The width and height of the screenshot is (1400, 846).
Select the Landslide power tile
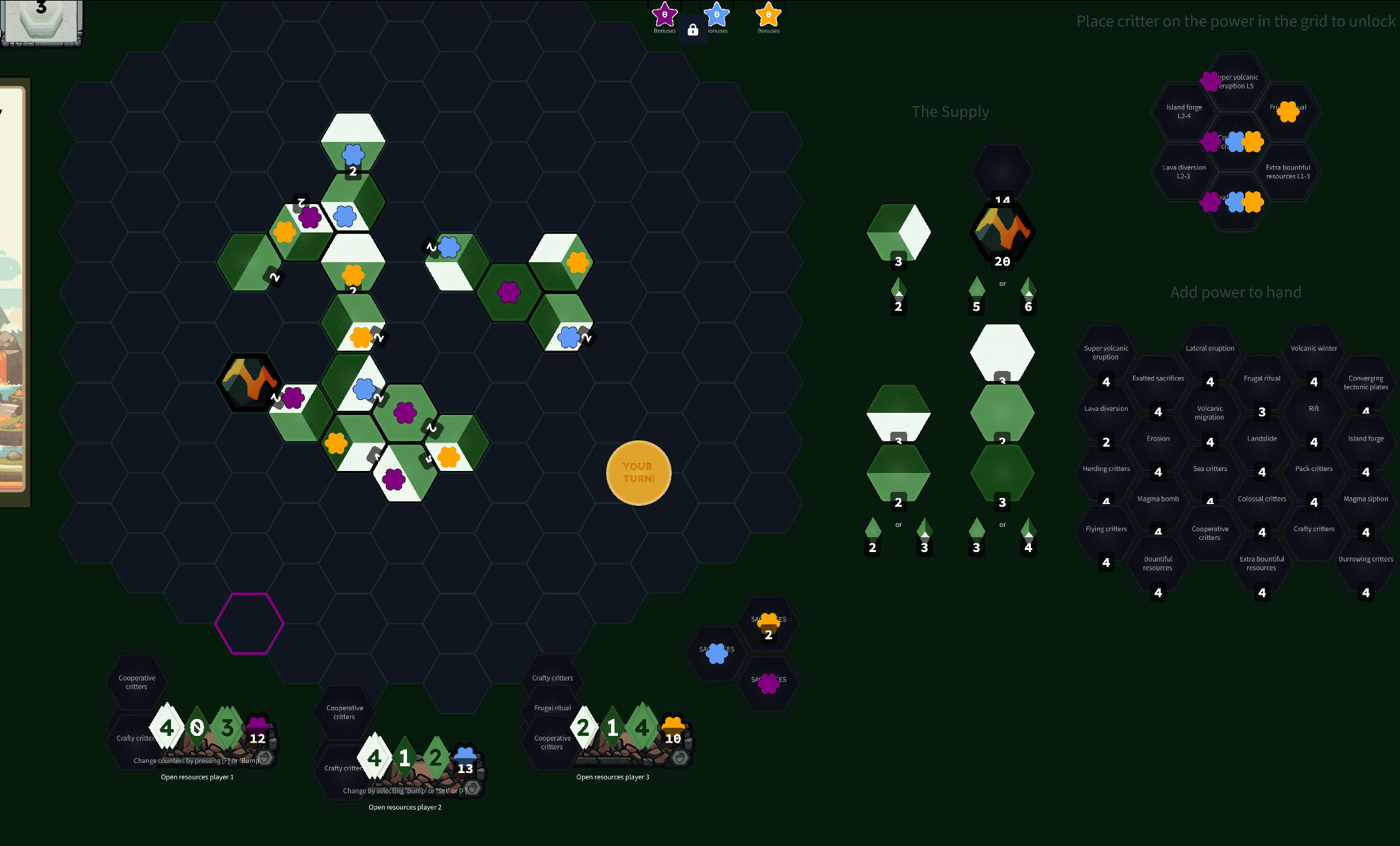tap(1262, 445)
